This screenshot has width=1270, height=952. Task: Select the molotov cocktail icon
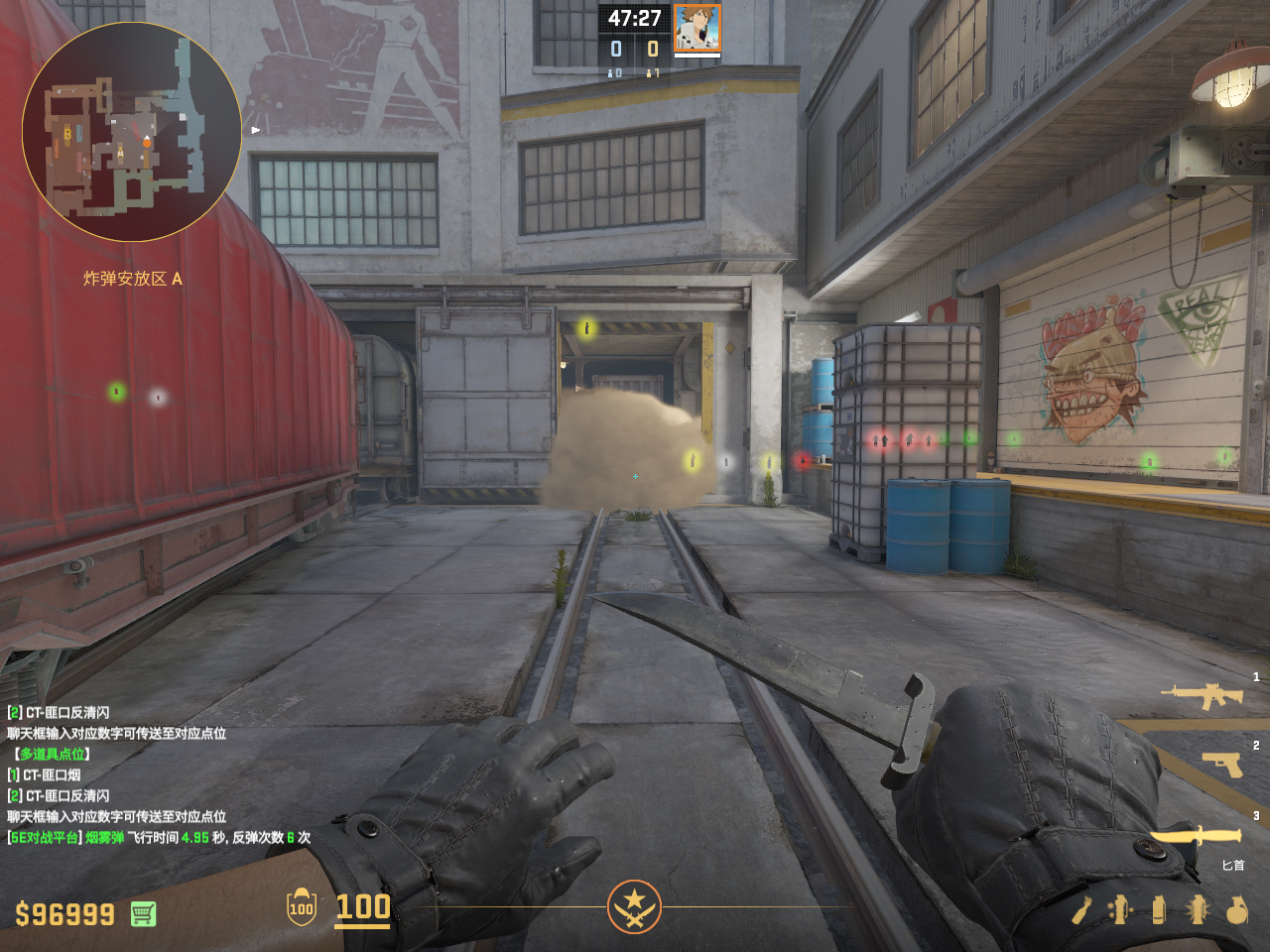point(1082,909)
